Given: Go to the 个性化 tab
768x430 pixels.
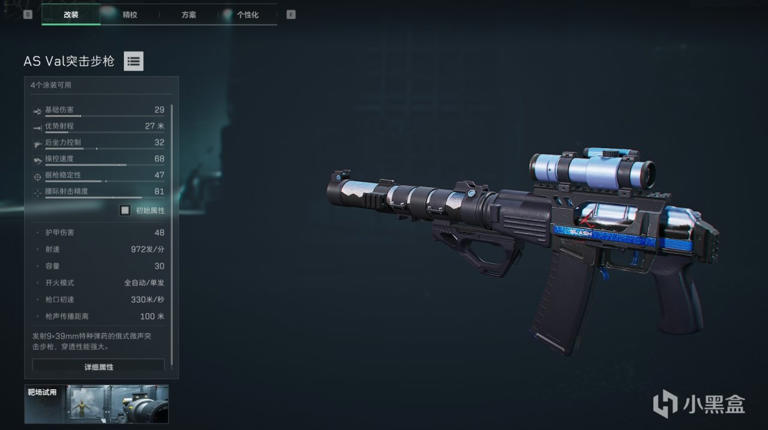Looking at the screenshot, I should [248, 15].
